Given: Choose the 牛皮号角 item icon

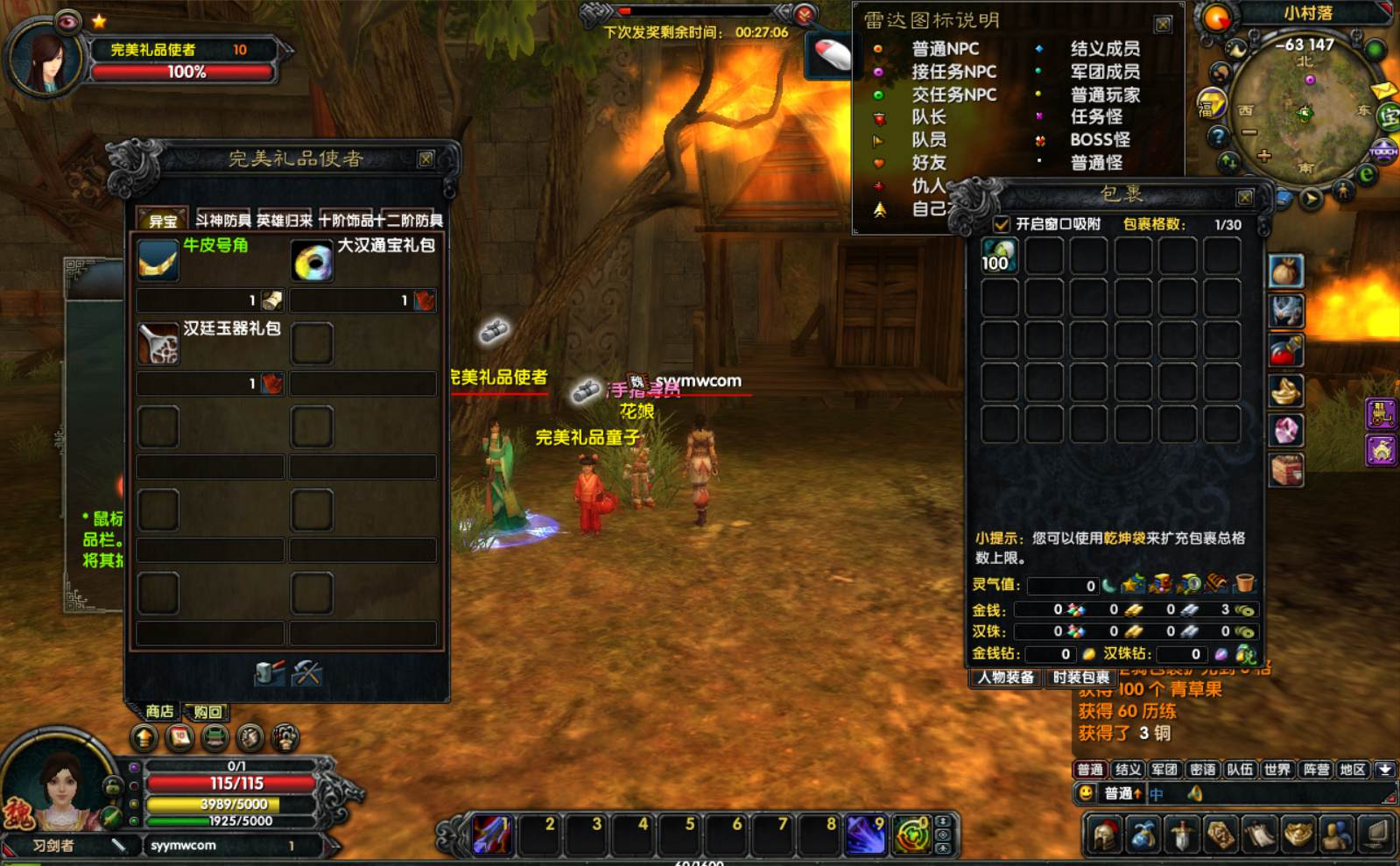Looking at the screenshot, I should tap(158, 260).
